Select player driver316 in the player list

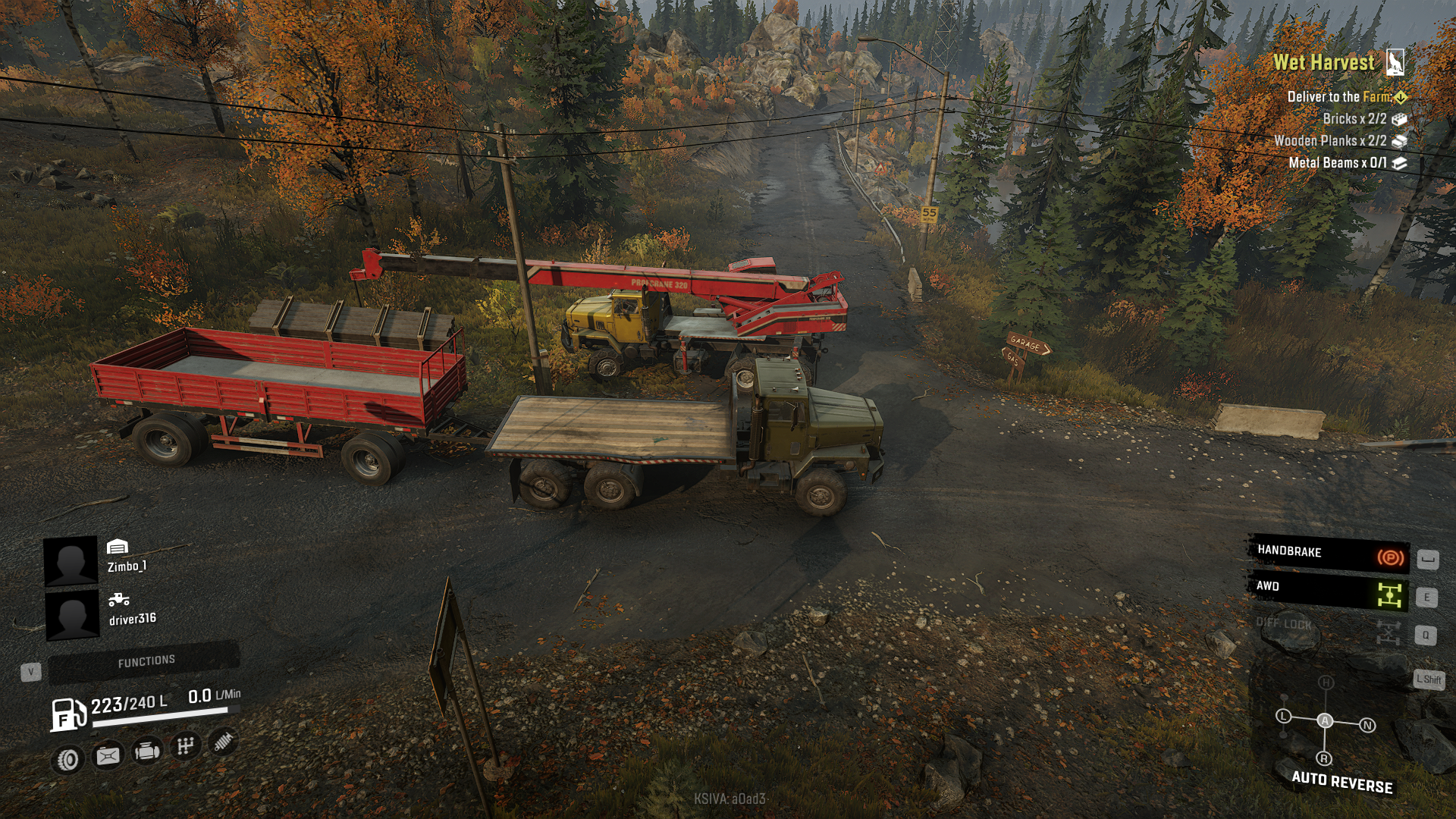[x=132, y=618]
